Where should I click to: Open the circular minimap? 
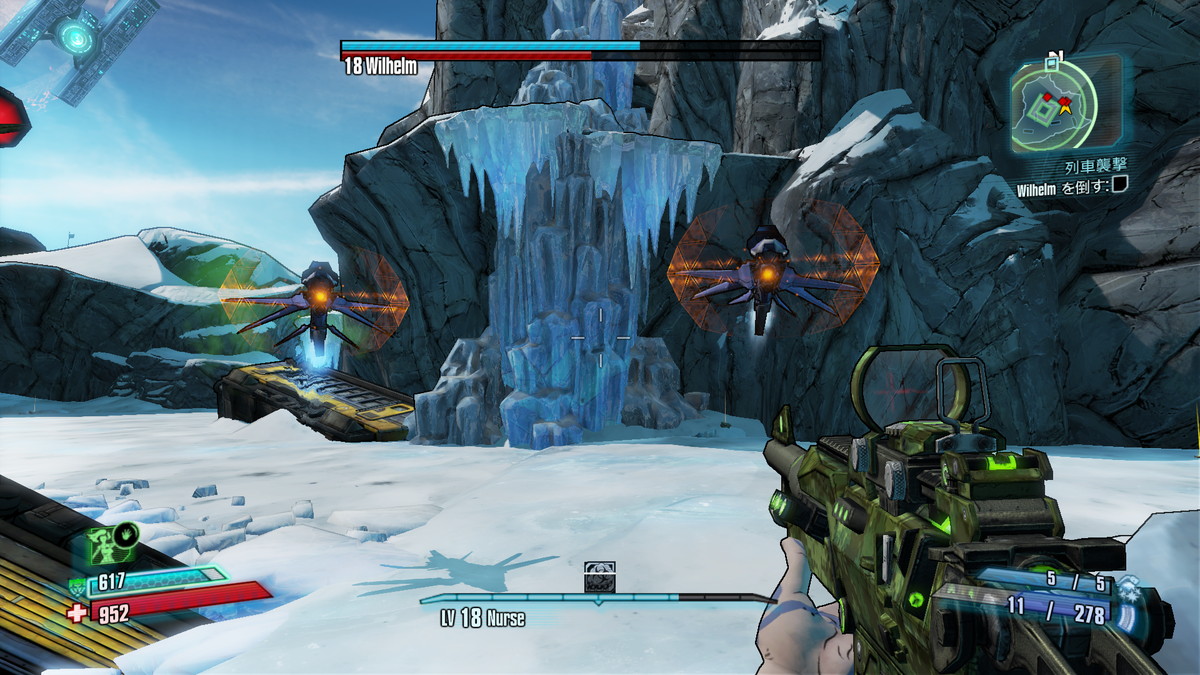[x=1053, y=104]
